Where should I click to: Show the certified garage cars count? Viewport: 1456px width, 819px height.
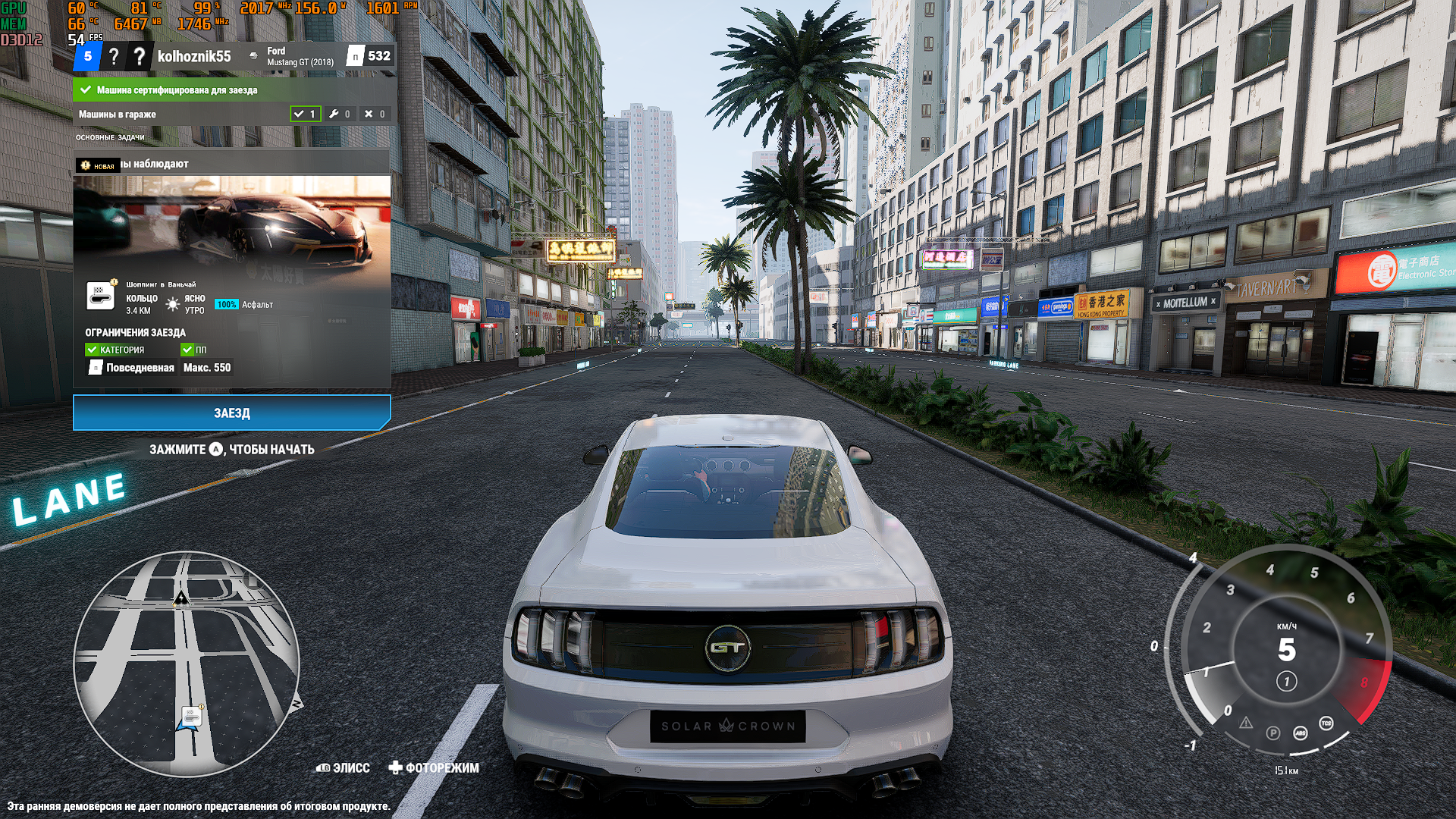(x=306, y=114)
